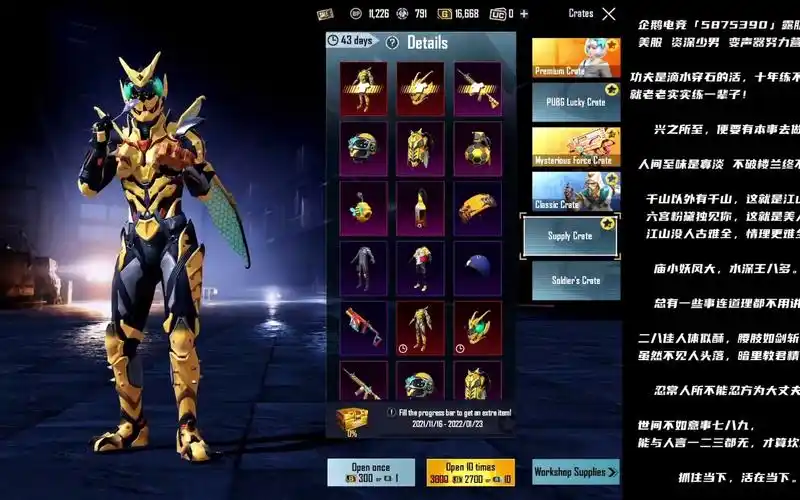Screen dimensions: 800x500
Task: Select the molotov bottle item
Action: 420,207
